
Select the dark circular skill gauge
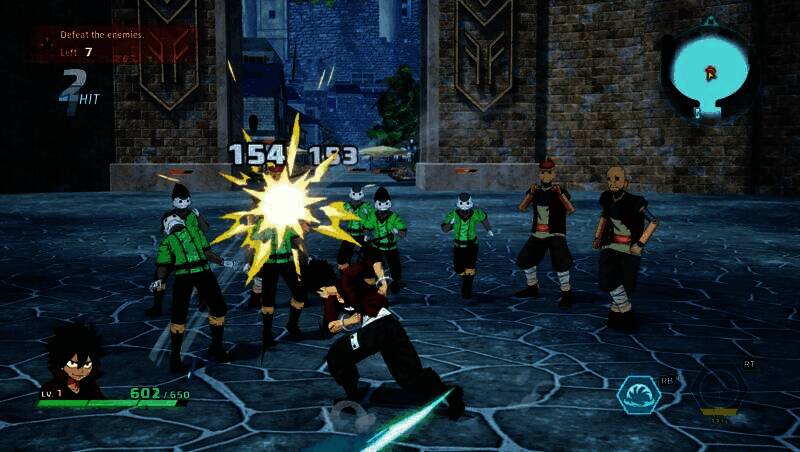(x=721, y=389)
